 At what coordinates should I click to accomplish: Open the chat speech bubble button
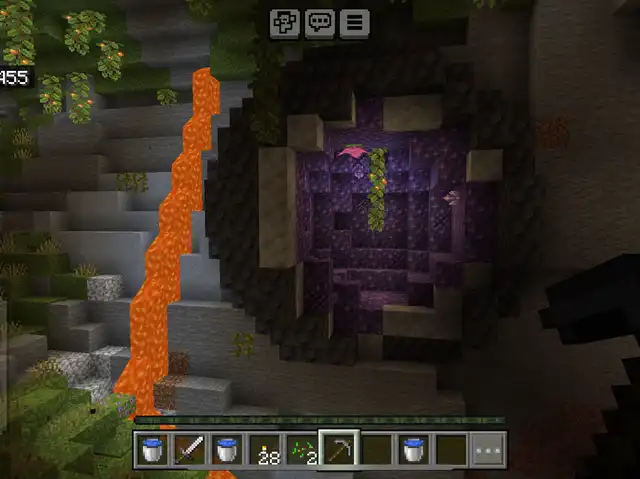(x=319, y=24)
